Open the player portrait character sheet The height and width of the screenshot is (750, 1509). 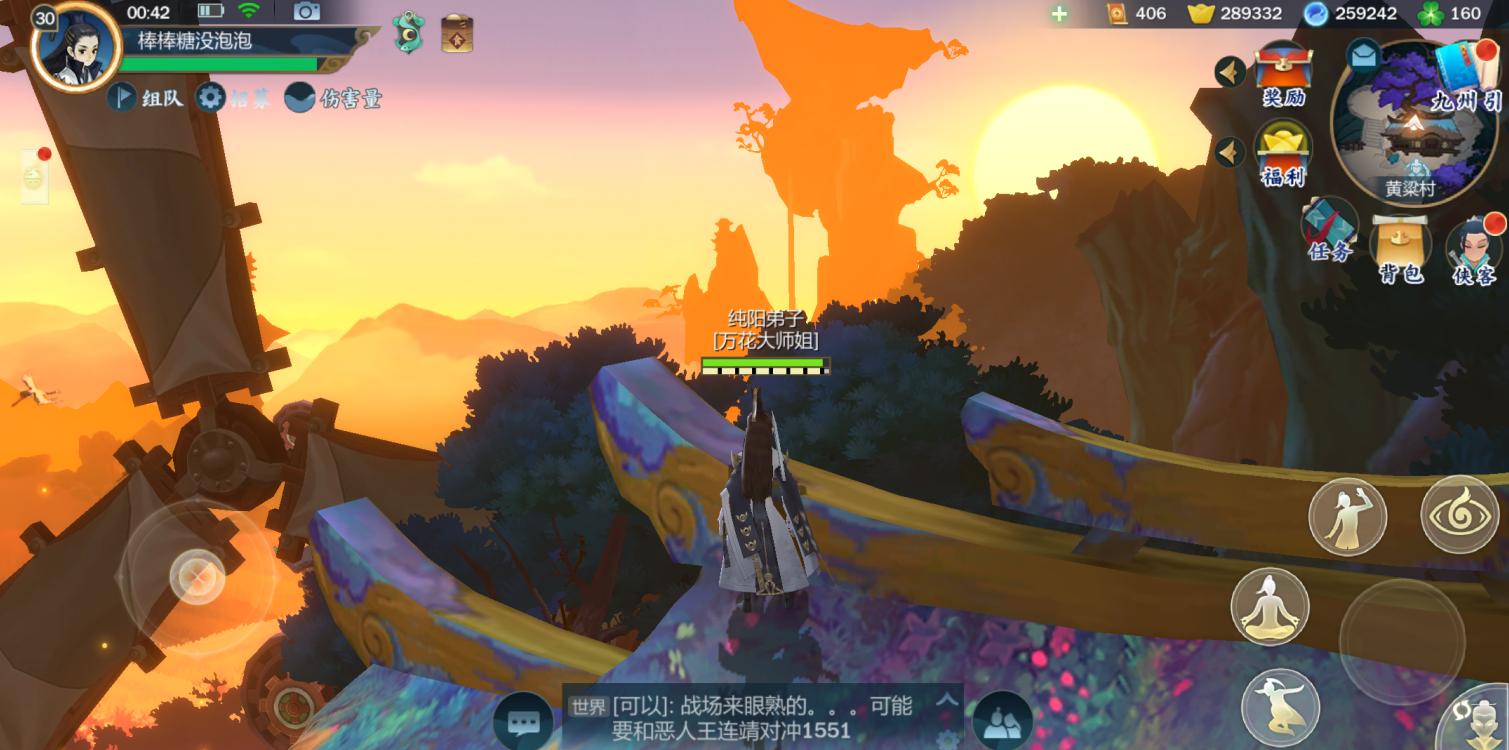[x=76, y=46]
